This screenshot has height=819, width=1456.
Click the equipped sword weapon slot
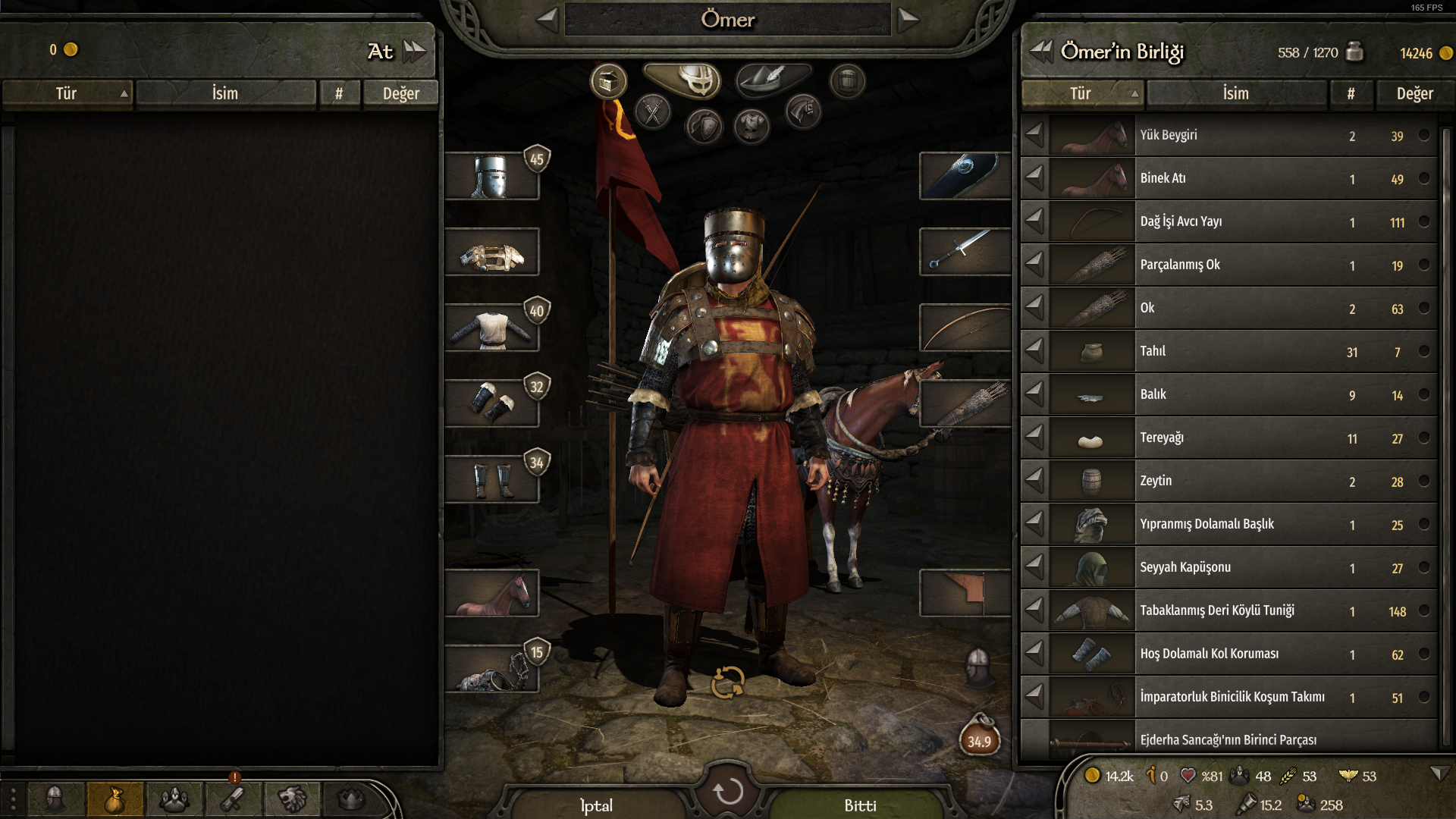point(965,252)
